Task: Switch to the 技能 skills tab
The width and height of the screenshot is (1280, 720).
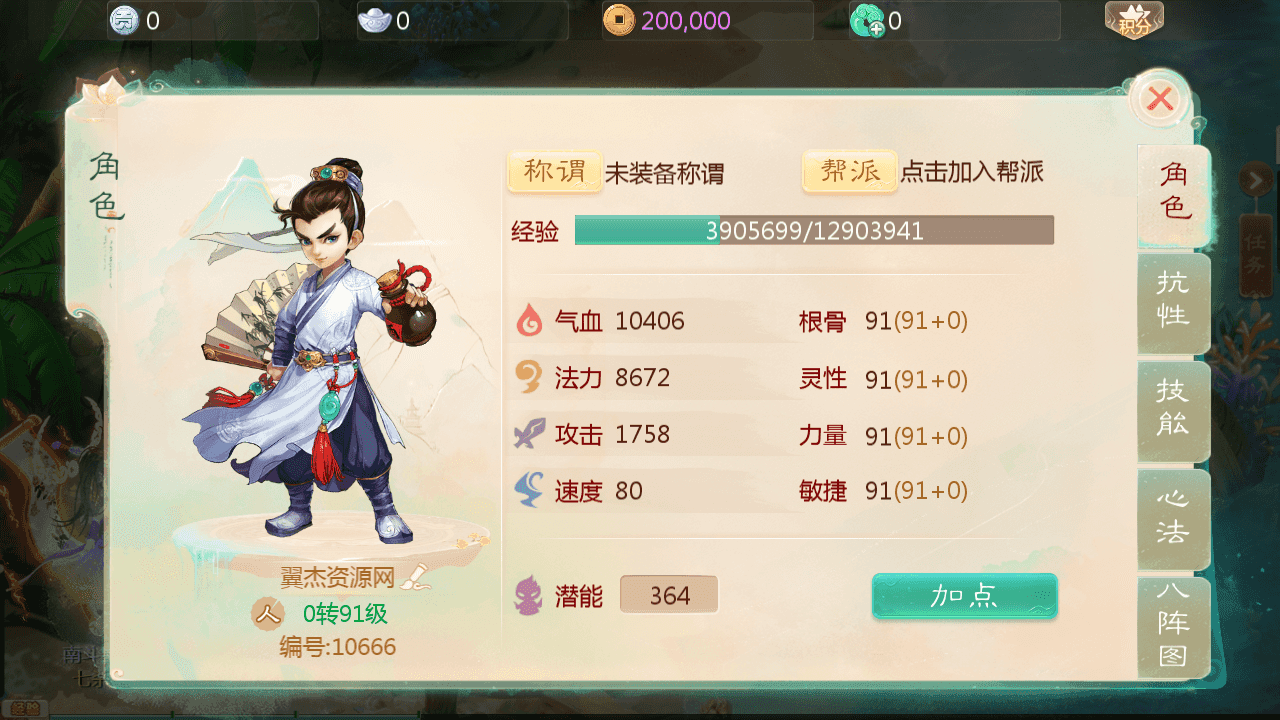Action: [x=1173, y=408]
